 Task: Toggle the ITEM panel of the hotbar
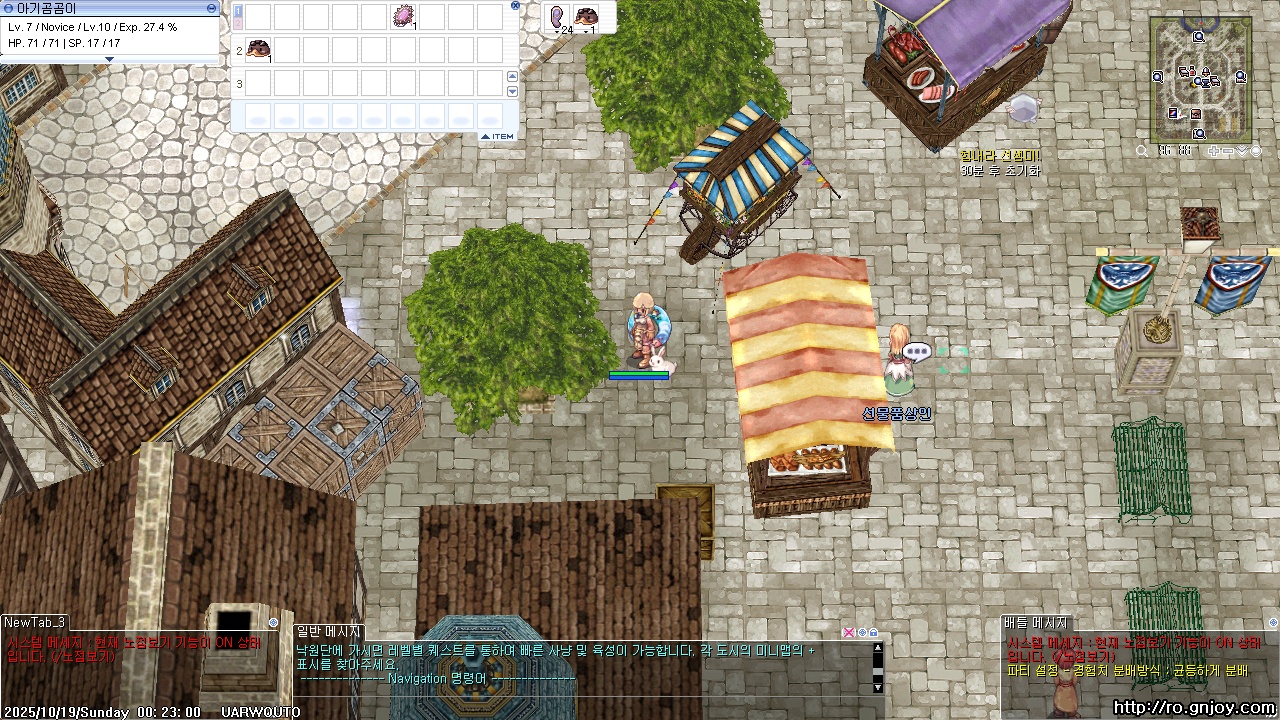coord(498,136)
